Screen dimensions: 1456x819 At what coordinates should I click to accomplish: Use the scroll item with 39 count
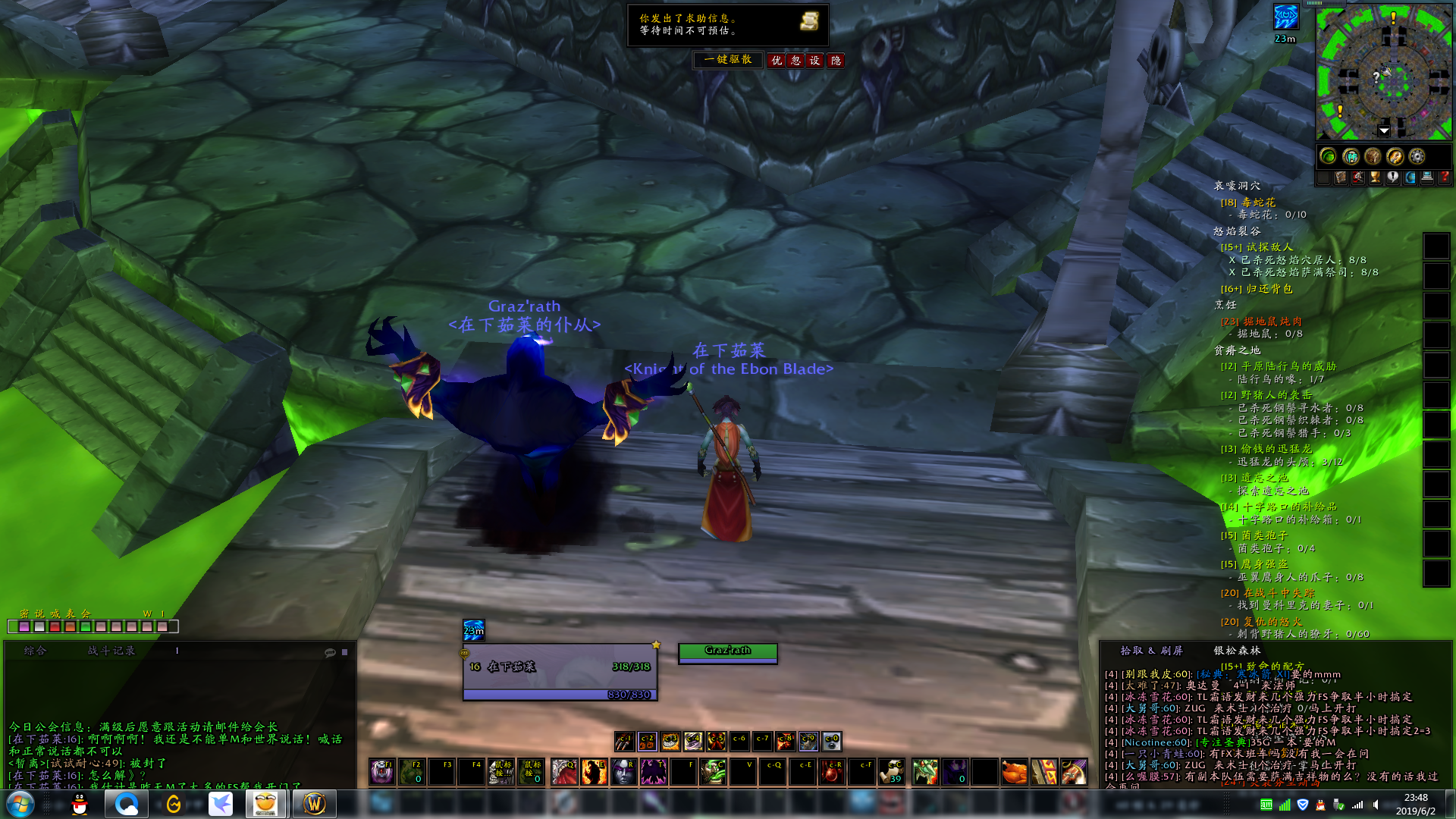click(x=892, y=772)
